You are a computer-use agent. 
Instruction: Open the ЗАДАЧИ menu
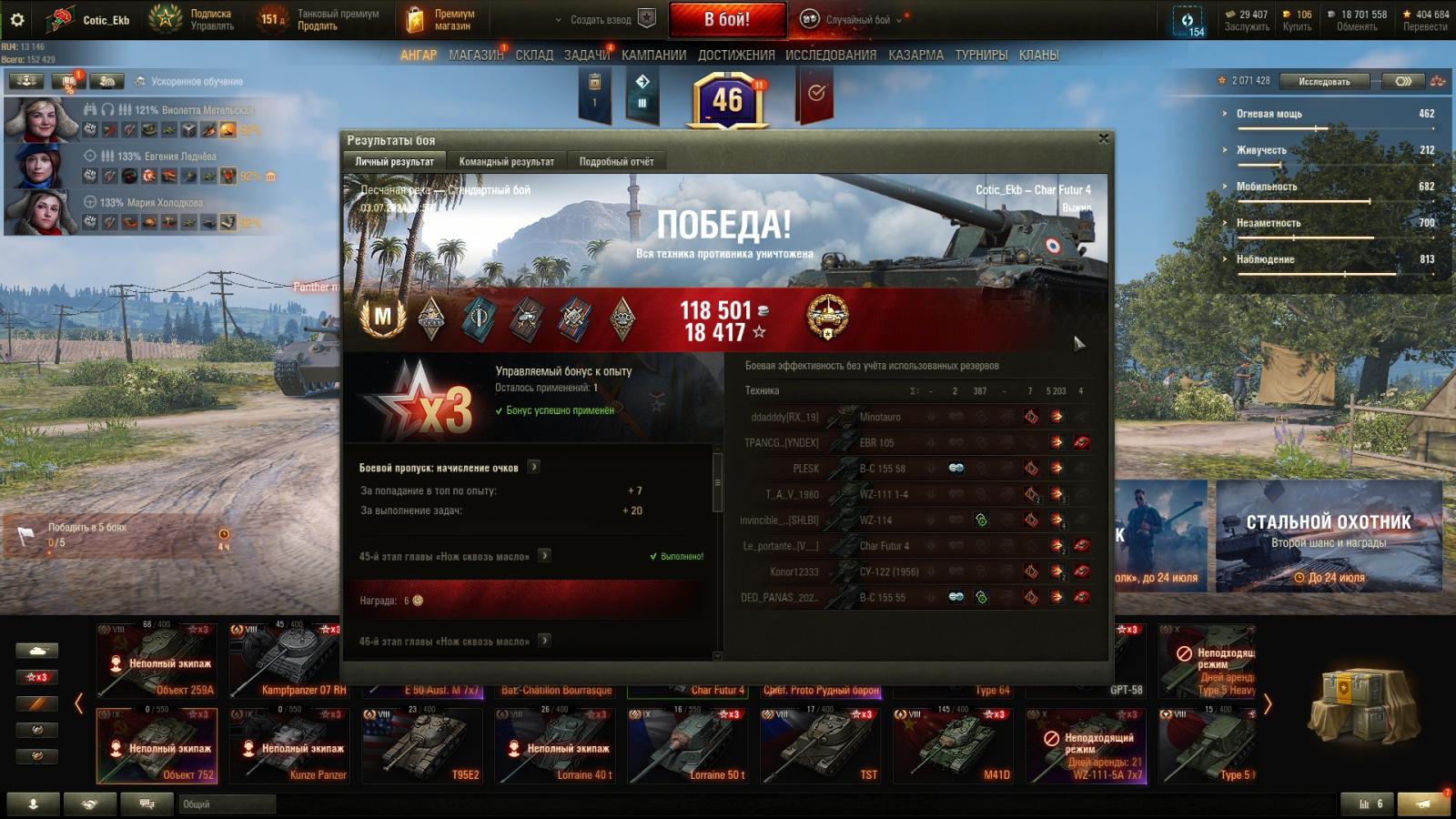(x=586, y=56)
